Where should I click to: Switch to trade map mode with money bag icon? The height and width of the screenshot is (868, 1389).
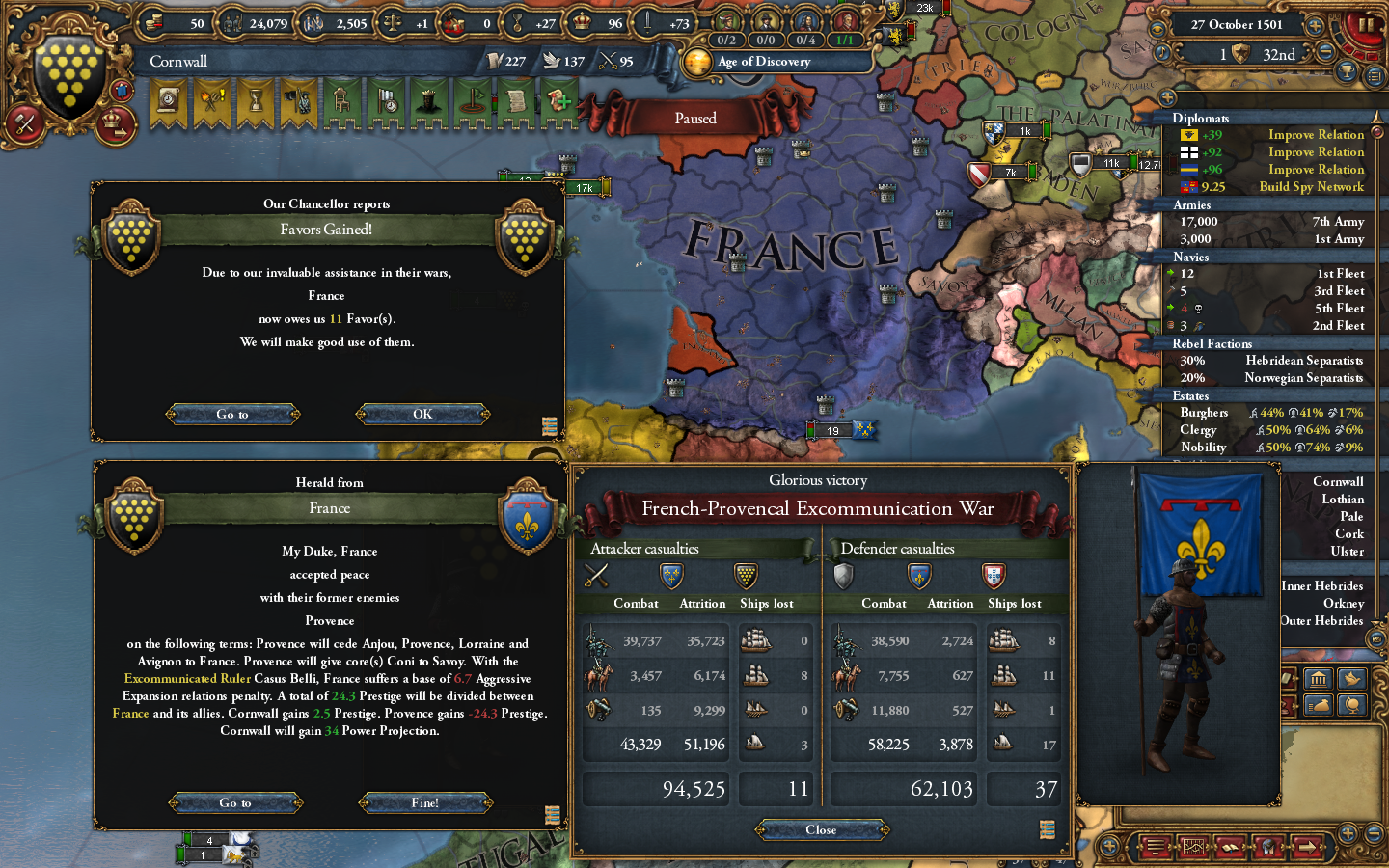(x=1320, y=705)
